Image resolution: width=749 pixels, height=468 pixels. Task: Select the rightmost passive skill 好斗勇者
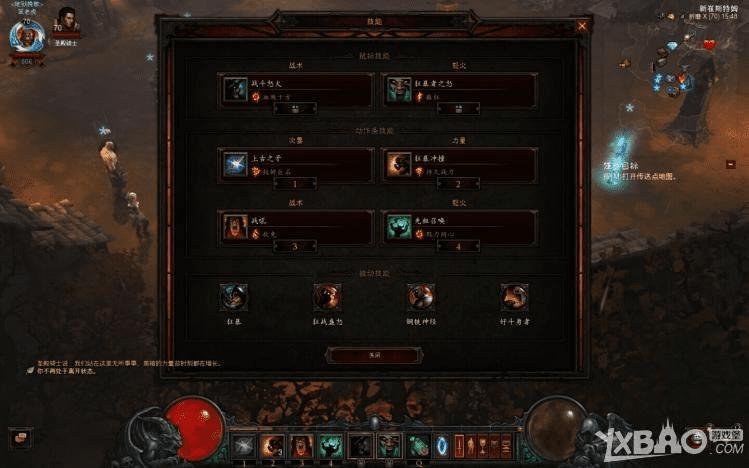point(514,296)
